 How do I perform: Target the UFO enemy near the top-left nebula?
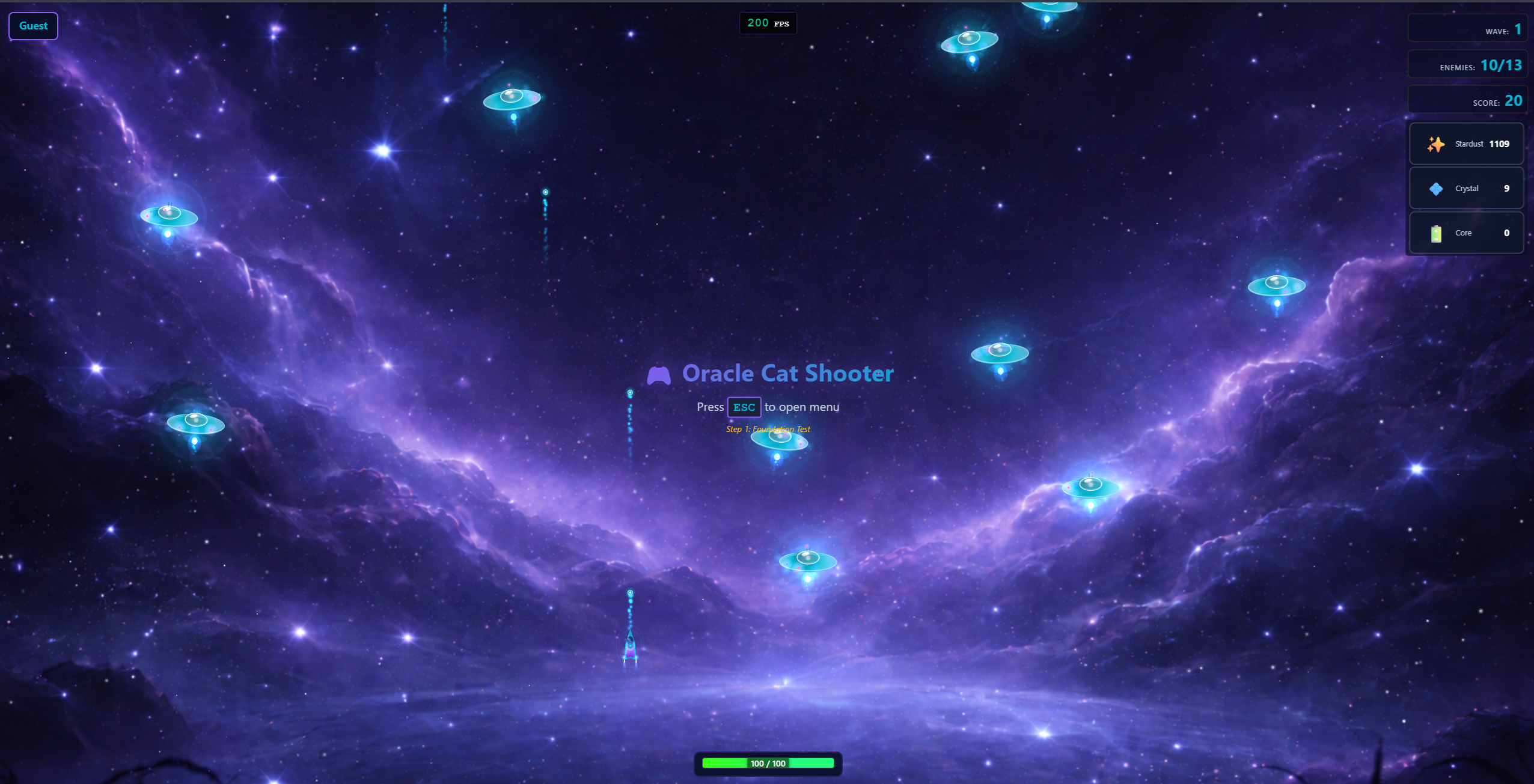coord(168,216)
